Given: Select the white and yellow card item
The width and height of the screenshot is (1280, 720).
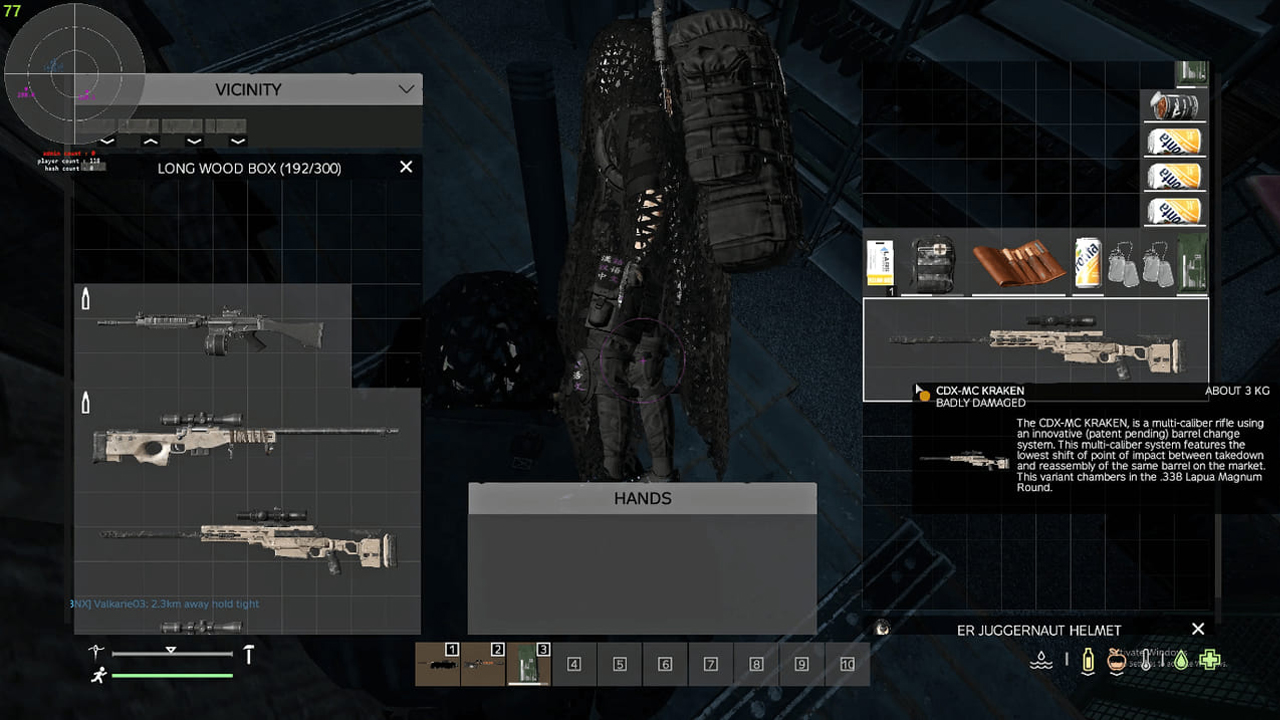Looking at the screenshot, I should click(x=880, y=265).
